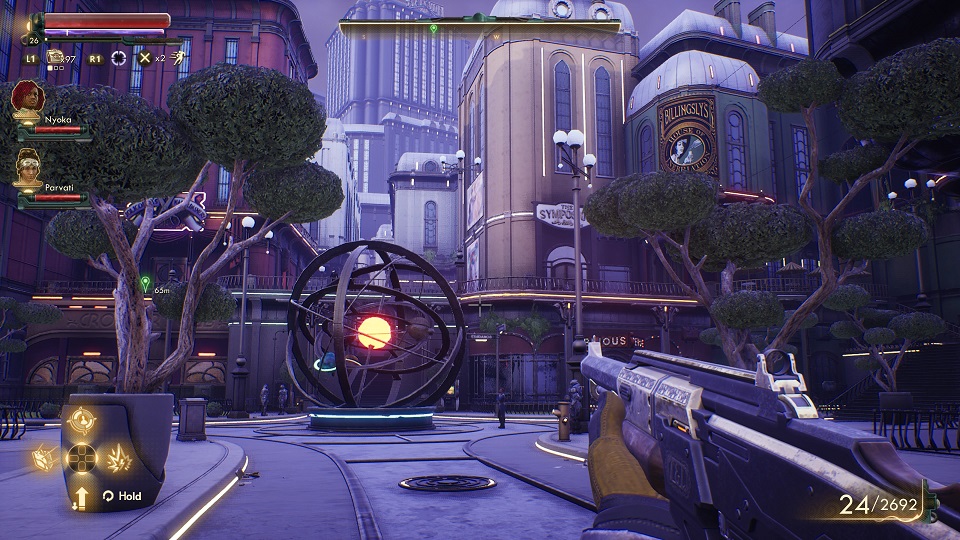Click the up-arrow command icon
Screen dimensions: 960x540
(81, 496)
